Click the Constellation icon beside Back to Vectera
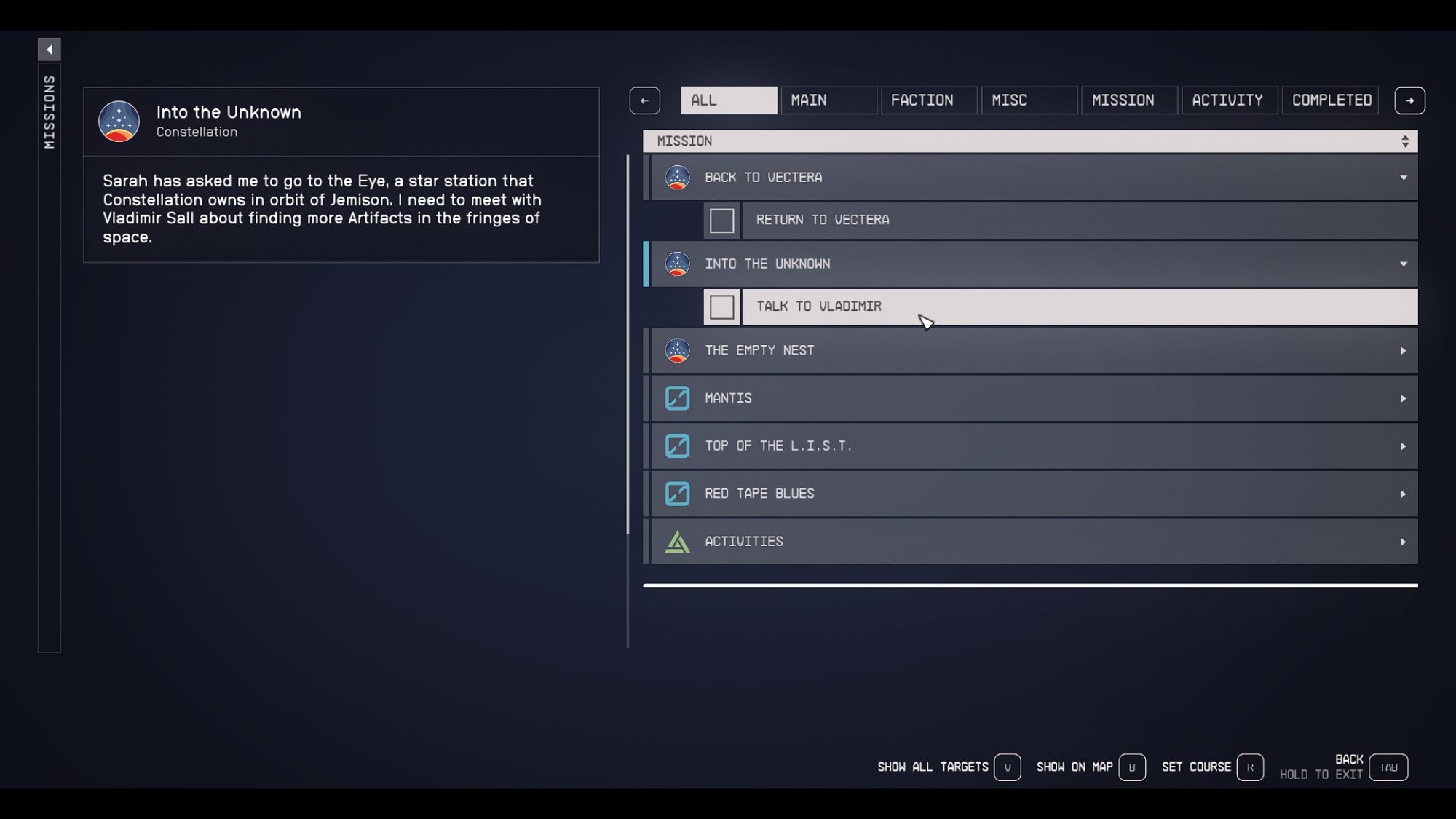This screenshot has height=819, width=1456. point(677,178)
